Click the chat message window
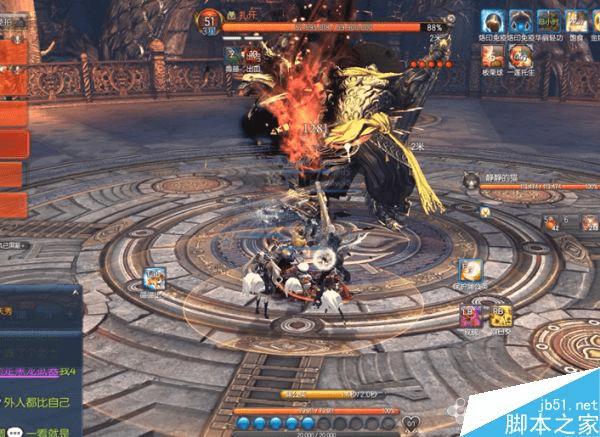 point(38,370)
